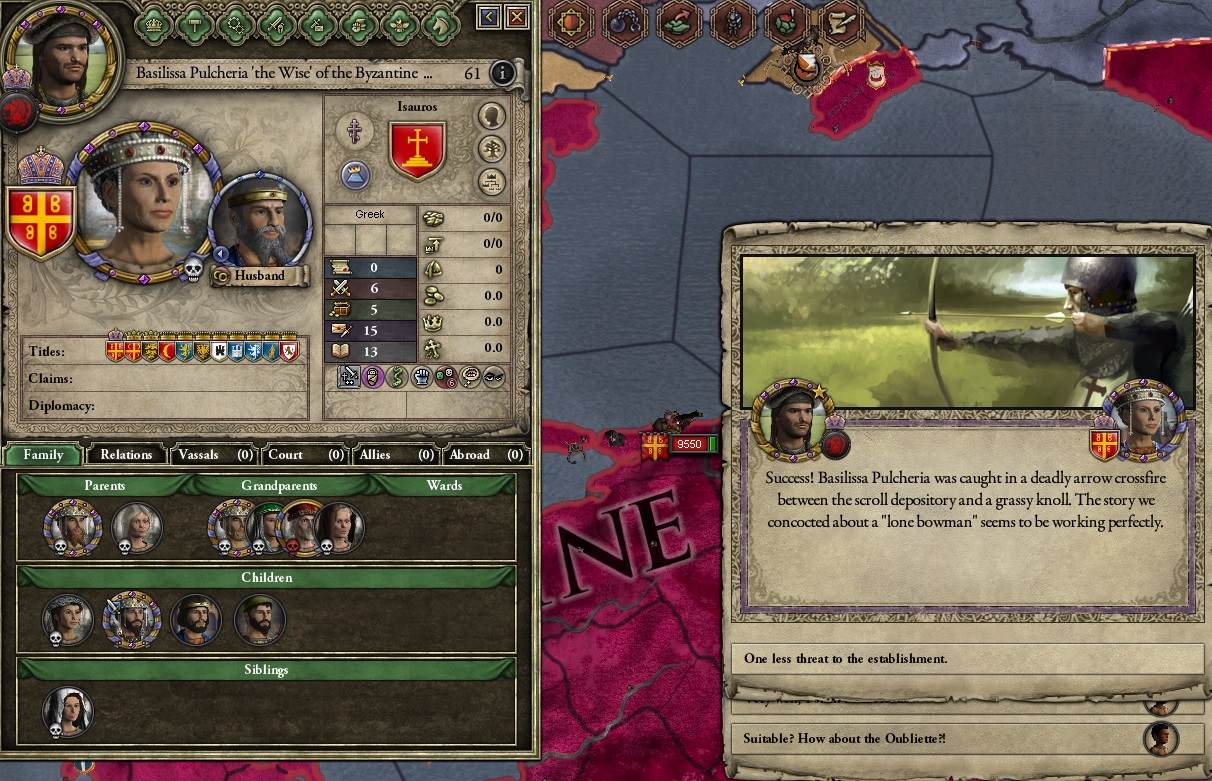Screen dimensions: 1212x781
Task: Select the Allies tab
Action: pyautogui.click(x=394, y=454)
